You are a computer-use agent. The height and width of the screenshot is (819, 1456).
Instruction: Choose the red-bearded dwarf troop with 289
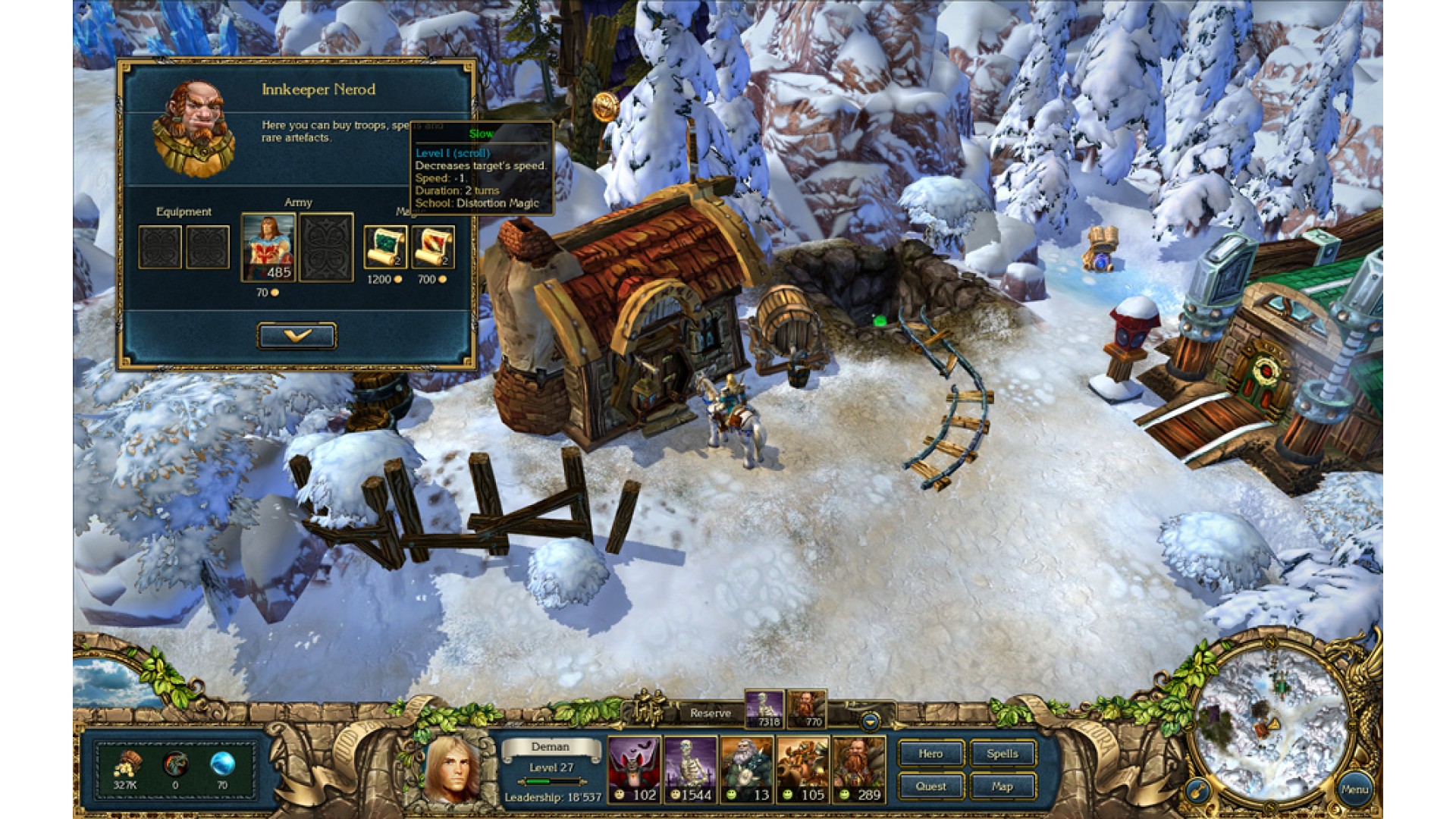(858, 769)
